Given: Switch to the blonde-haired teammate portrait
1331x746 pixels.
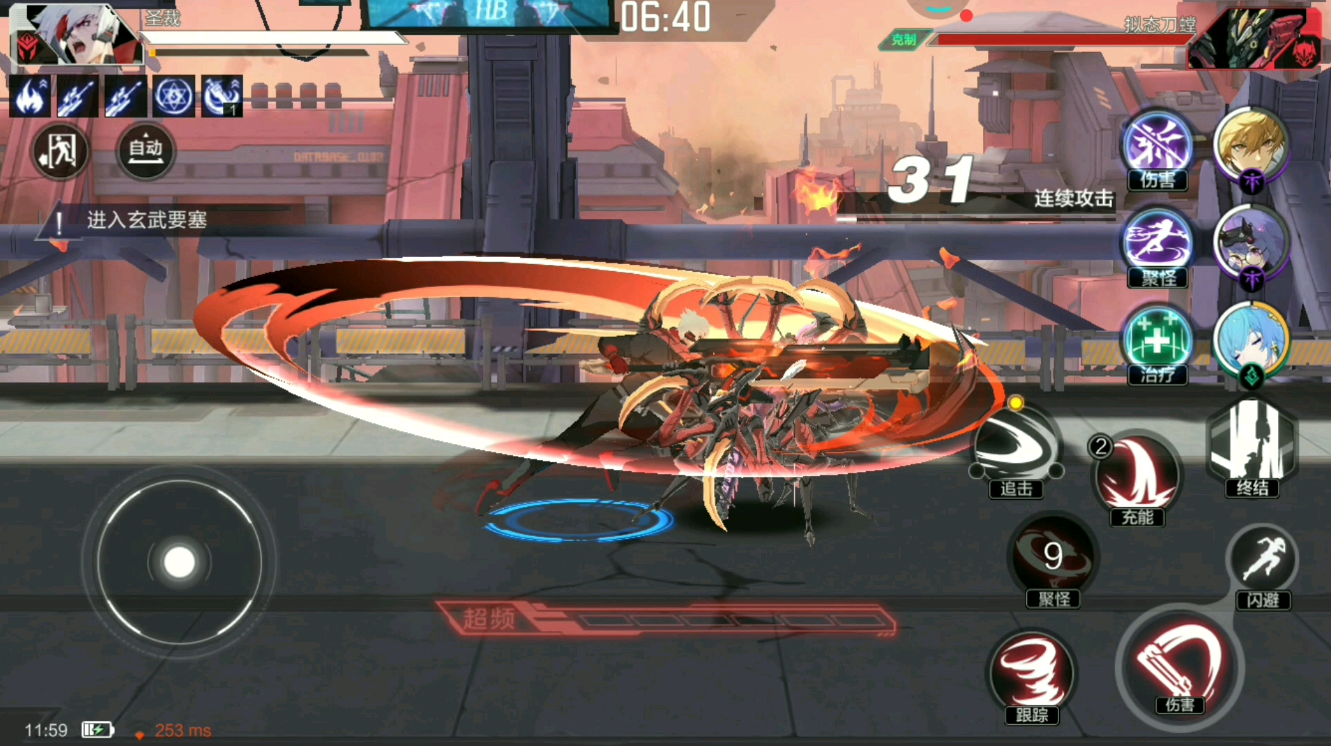Looking at the screenshot, I should tap(1251, 145).
